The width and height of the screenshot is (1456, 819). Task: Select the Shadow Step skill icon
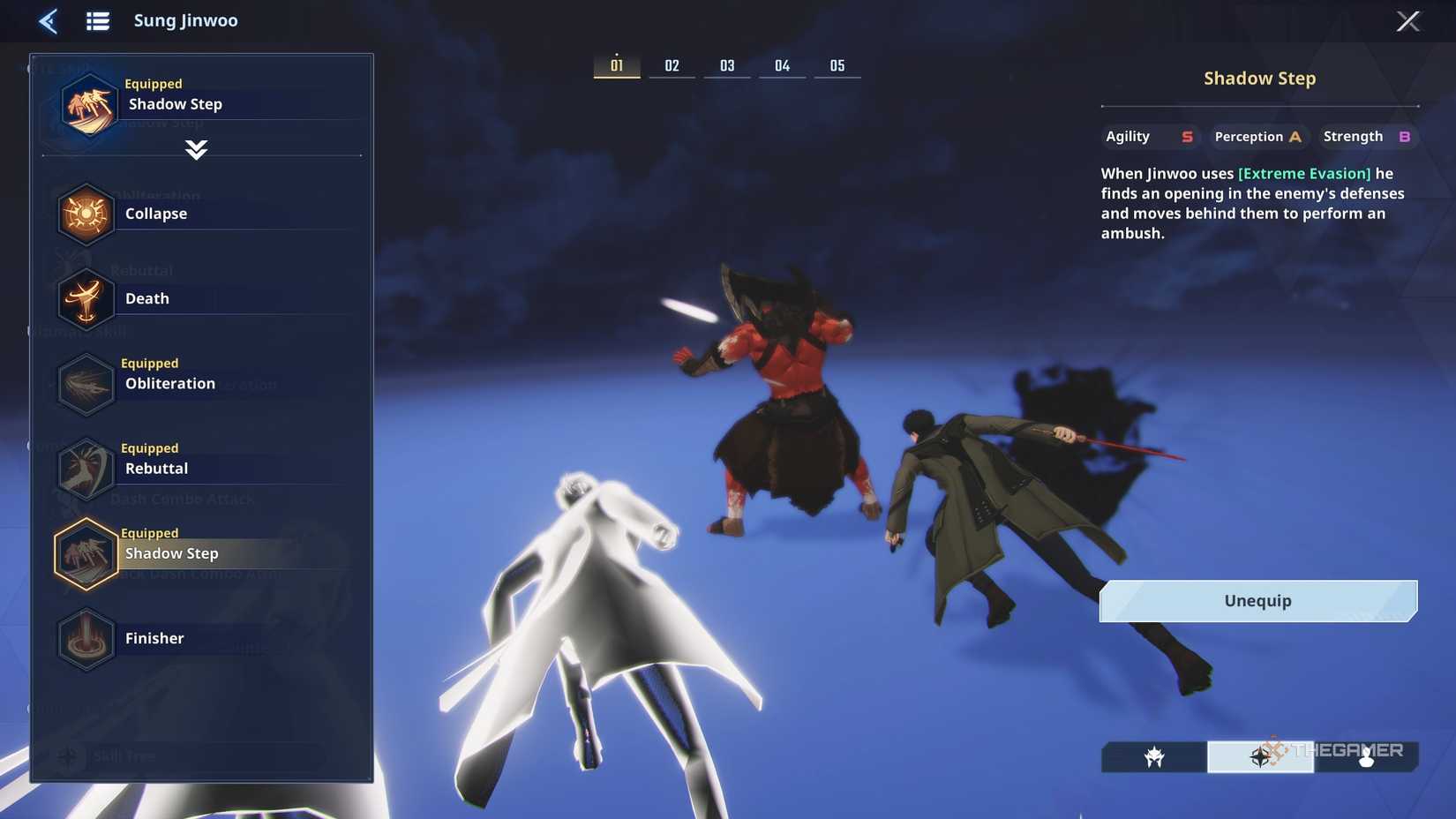point(86,553)
